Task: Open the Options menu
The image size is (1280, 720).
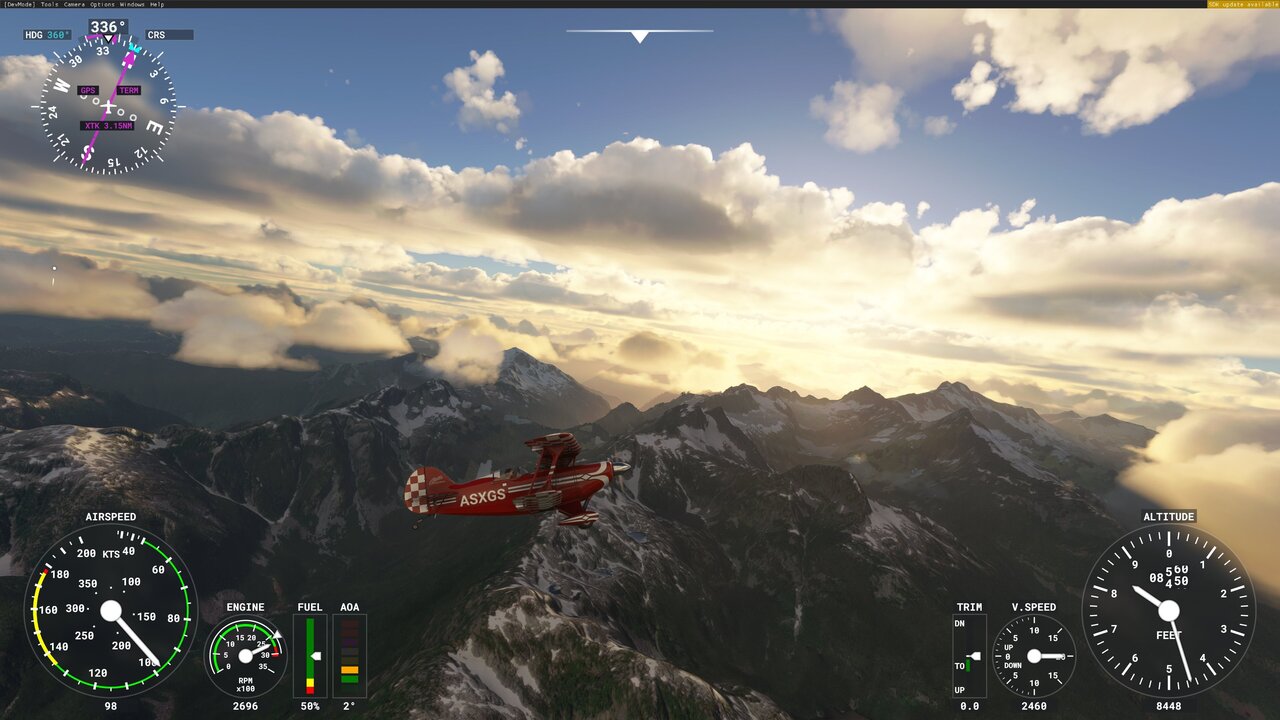Action: 102,4
